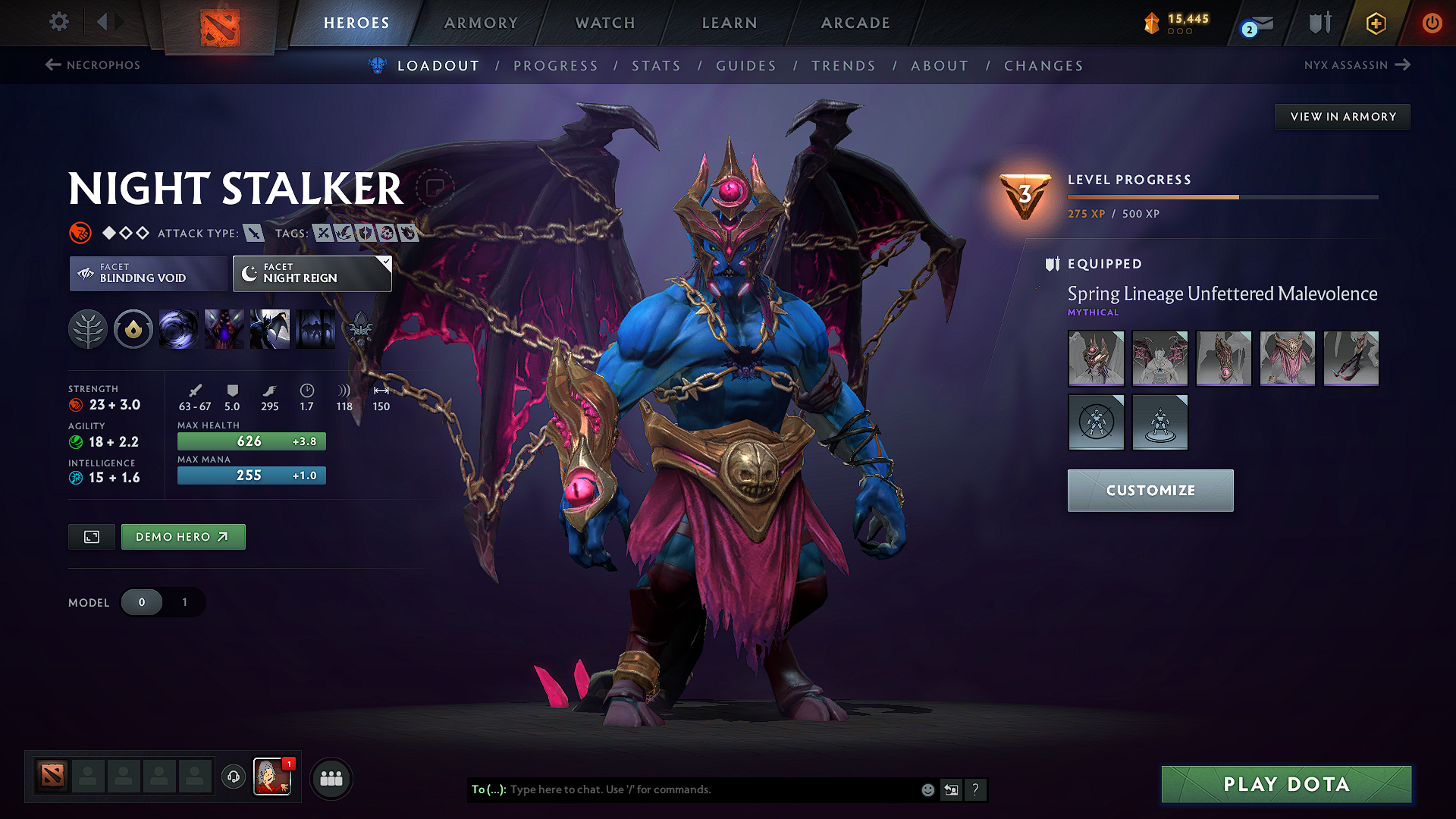Switch to the Heroes tab

pyautogui.click(x=356, y=23)
